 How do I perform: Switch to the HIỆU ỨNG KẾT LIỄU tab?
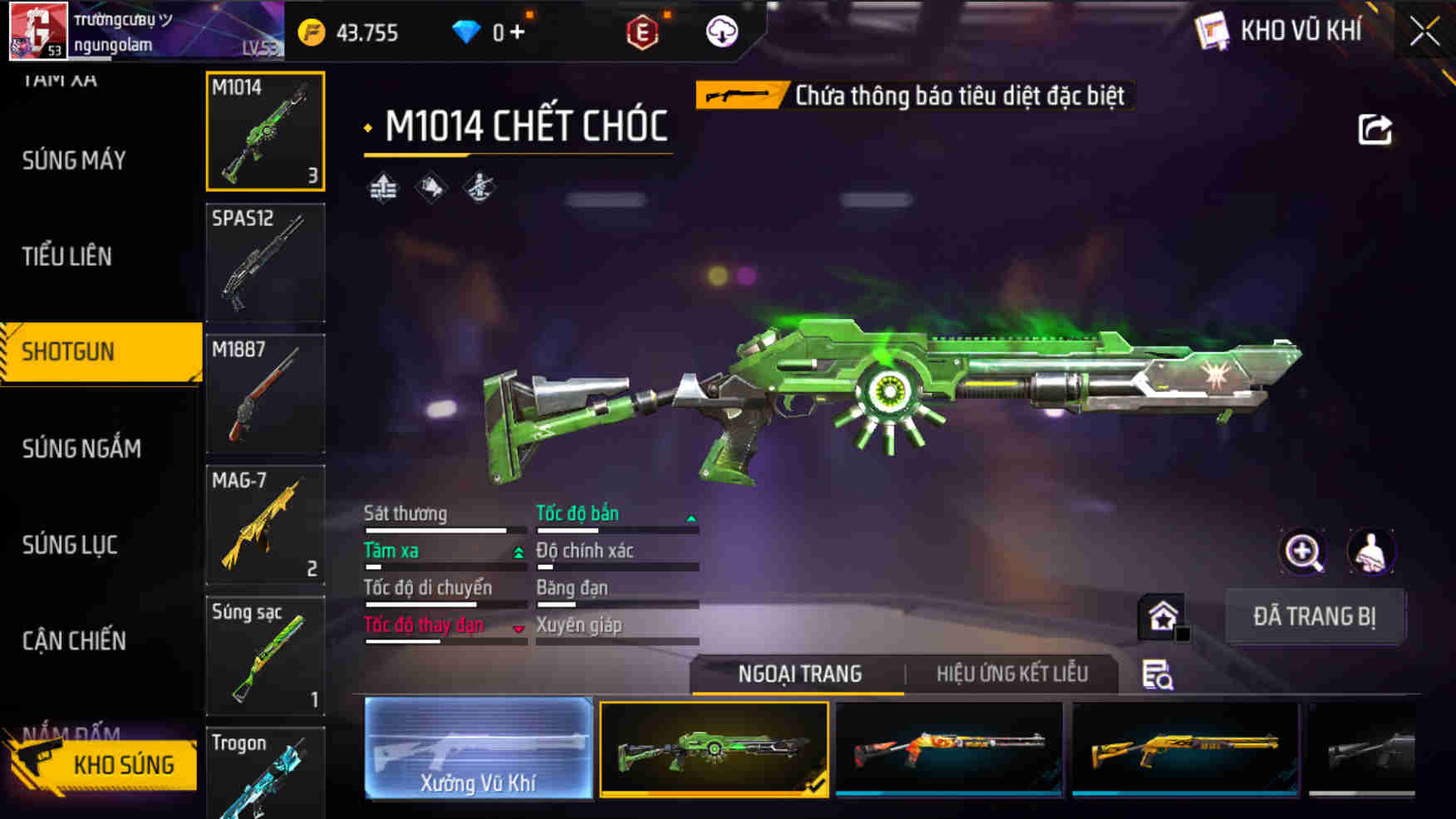1011,674
